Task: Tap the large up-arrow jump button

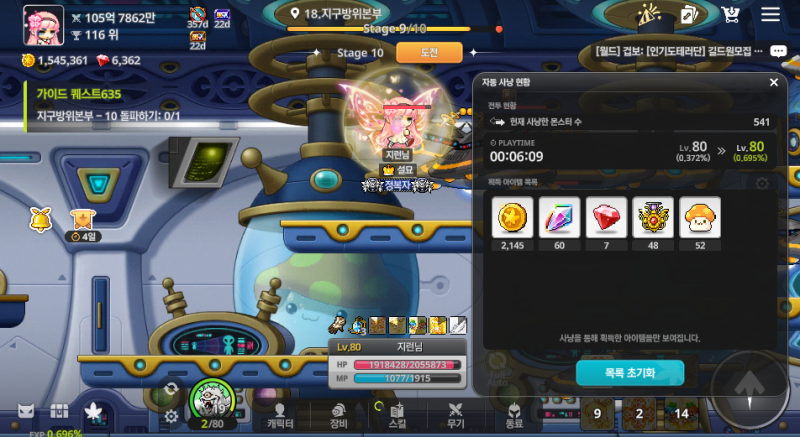Action: pyautogui.click(x=750, y=388)
